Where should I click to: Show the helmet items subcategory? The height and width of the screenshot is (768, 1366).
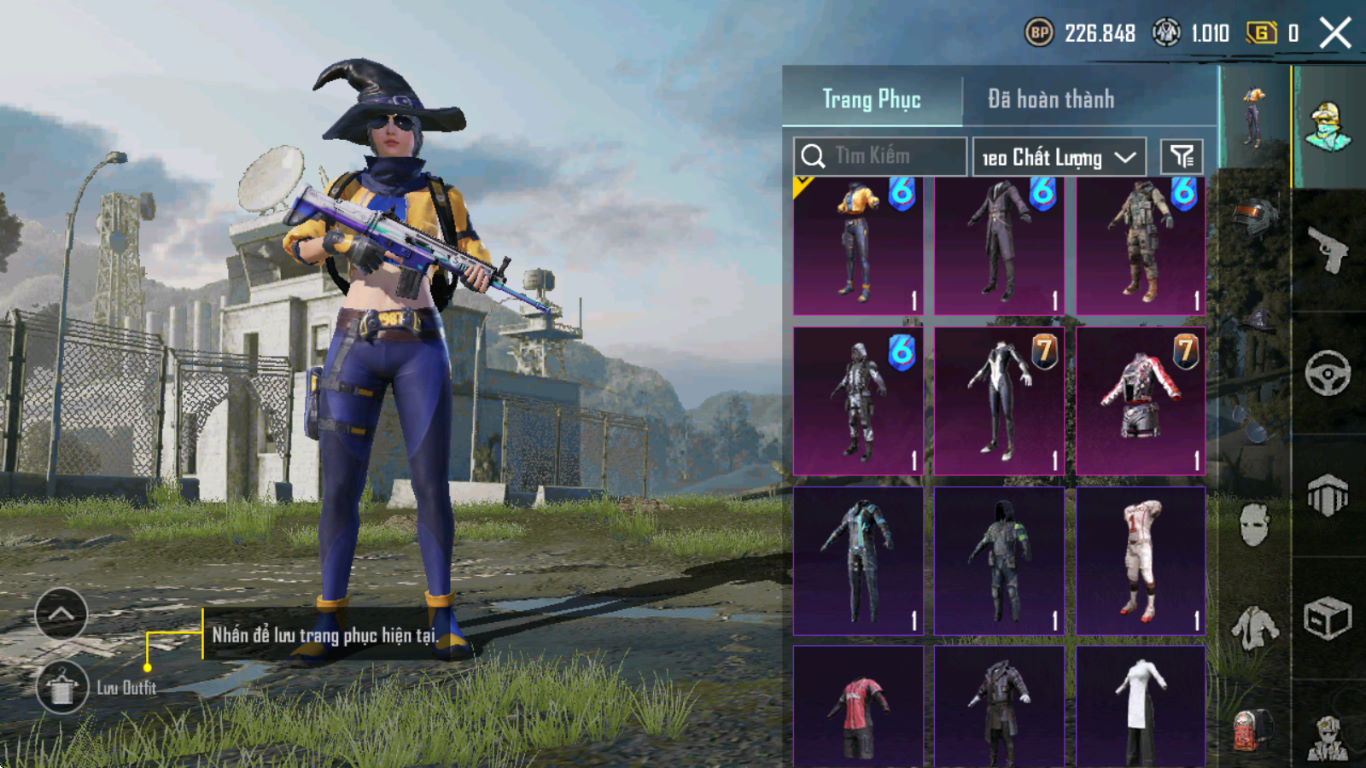coord(1255,217)
